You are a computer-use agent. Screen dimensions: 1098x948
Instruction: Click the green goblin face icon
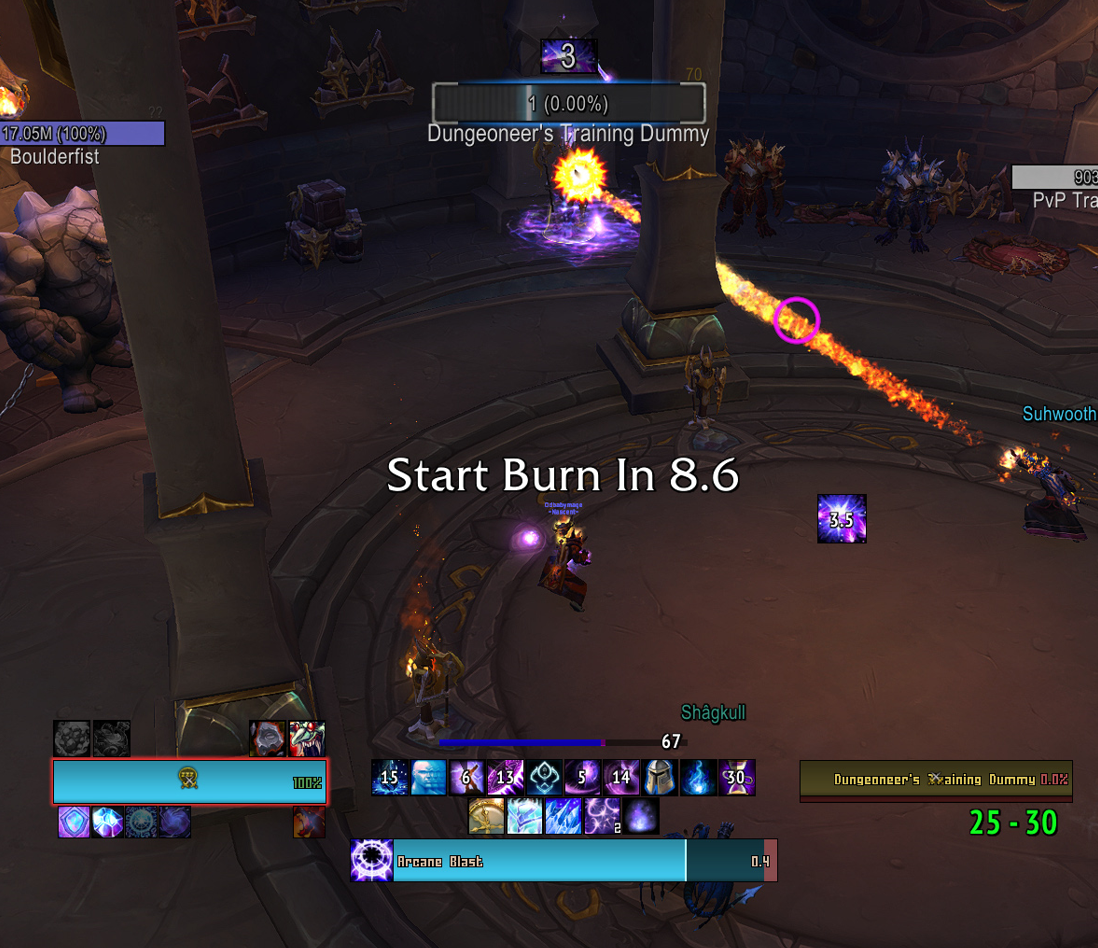click(307, 738)
